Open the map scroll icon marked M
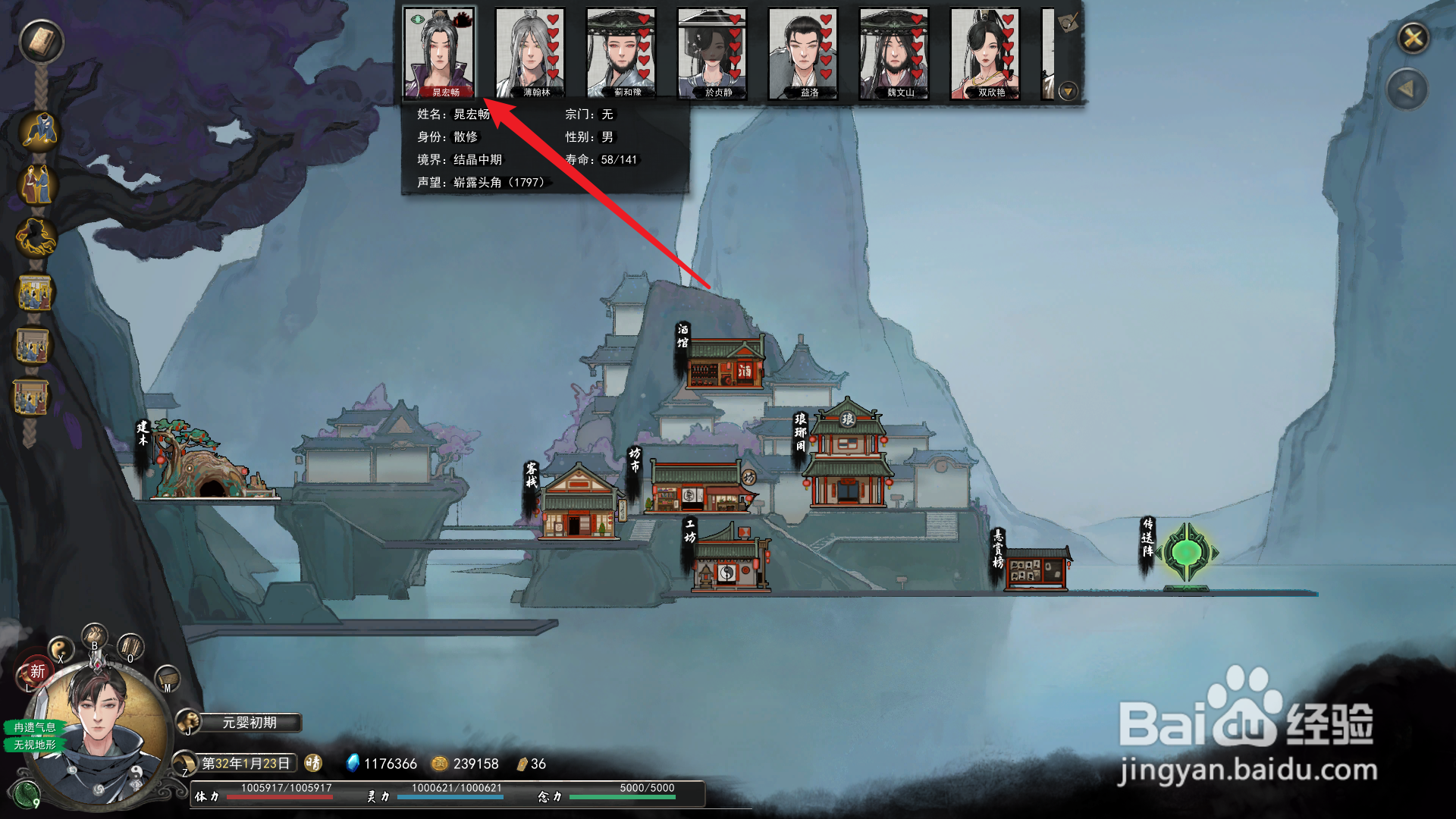This screenshot has height=819, width=1456. (x=167, y=677)
